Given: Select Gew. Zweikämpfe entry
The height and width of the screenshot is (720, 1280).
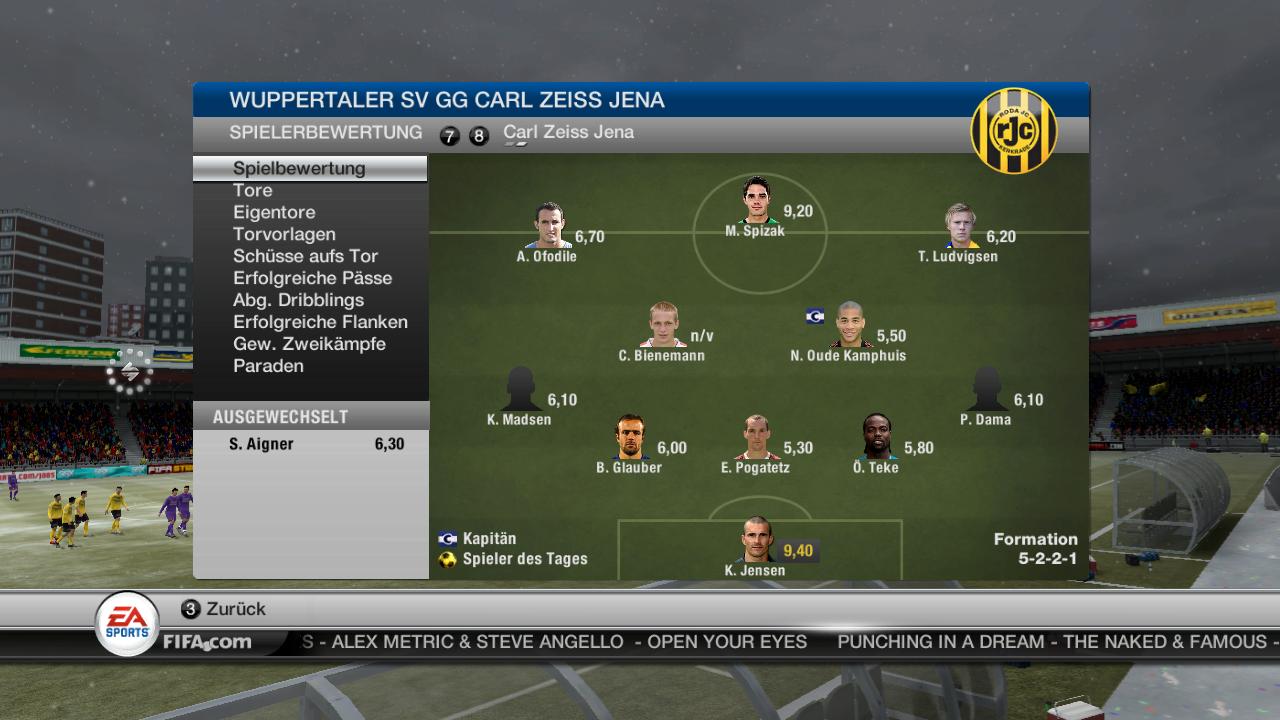Looking at the screenshot, I should click(x=309, y=344).
